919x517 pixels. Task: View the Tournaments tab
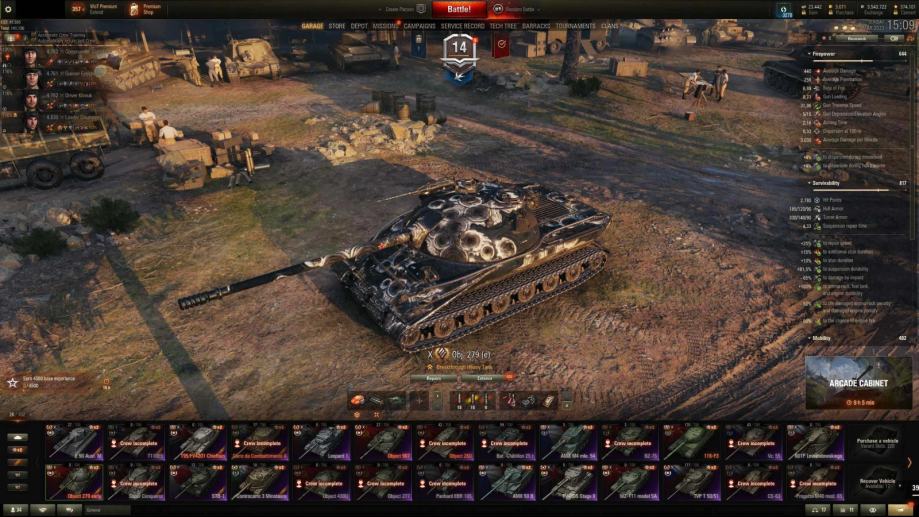tap(576, 26)
